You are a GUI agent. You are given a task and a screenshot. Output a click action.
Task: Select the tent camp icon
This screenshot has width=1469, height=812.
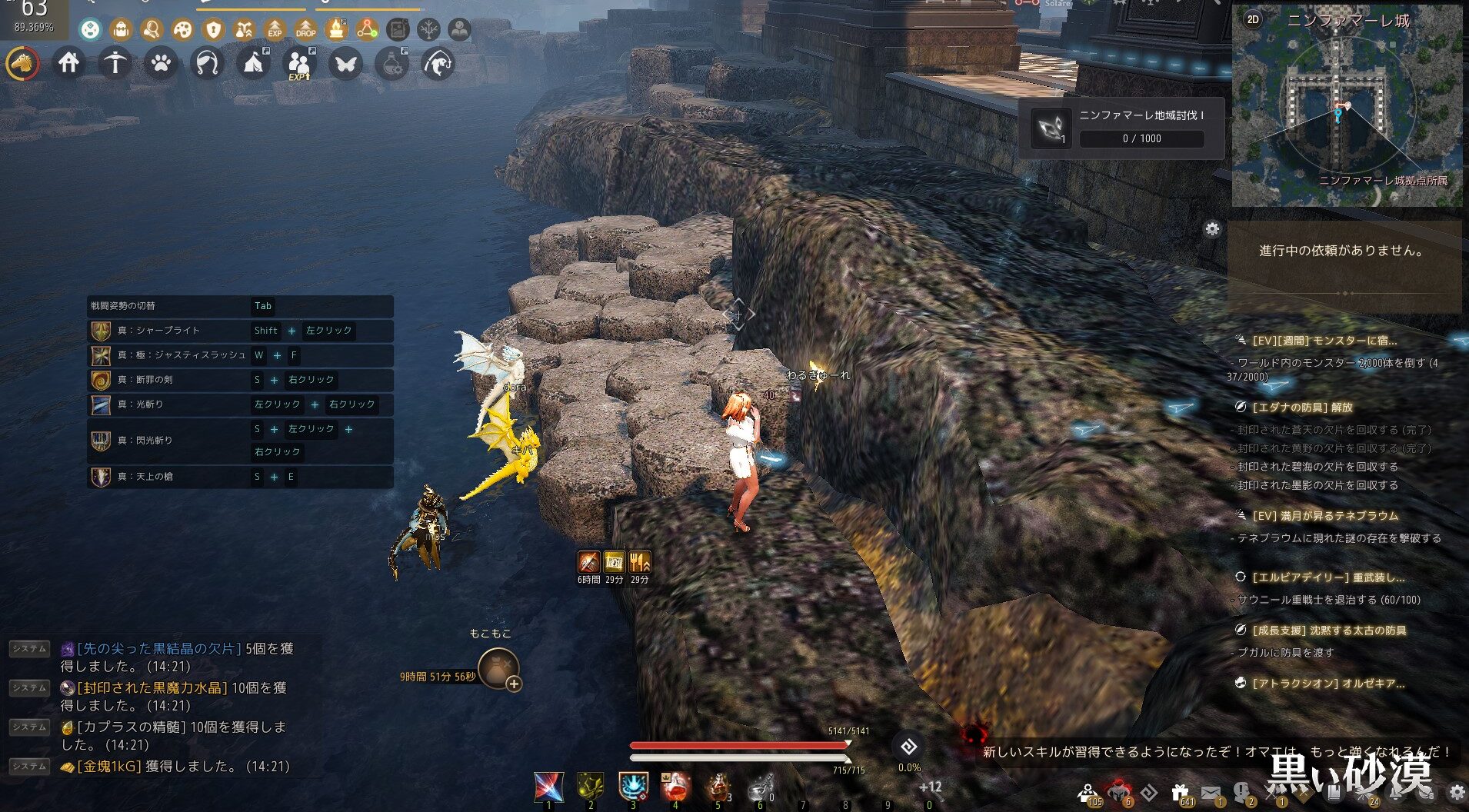click(253, 63)
